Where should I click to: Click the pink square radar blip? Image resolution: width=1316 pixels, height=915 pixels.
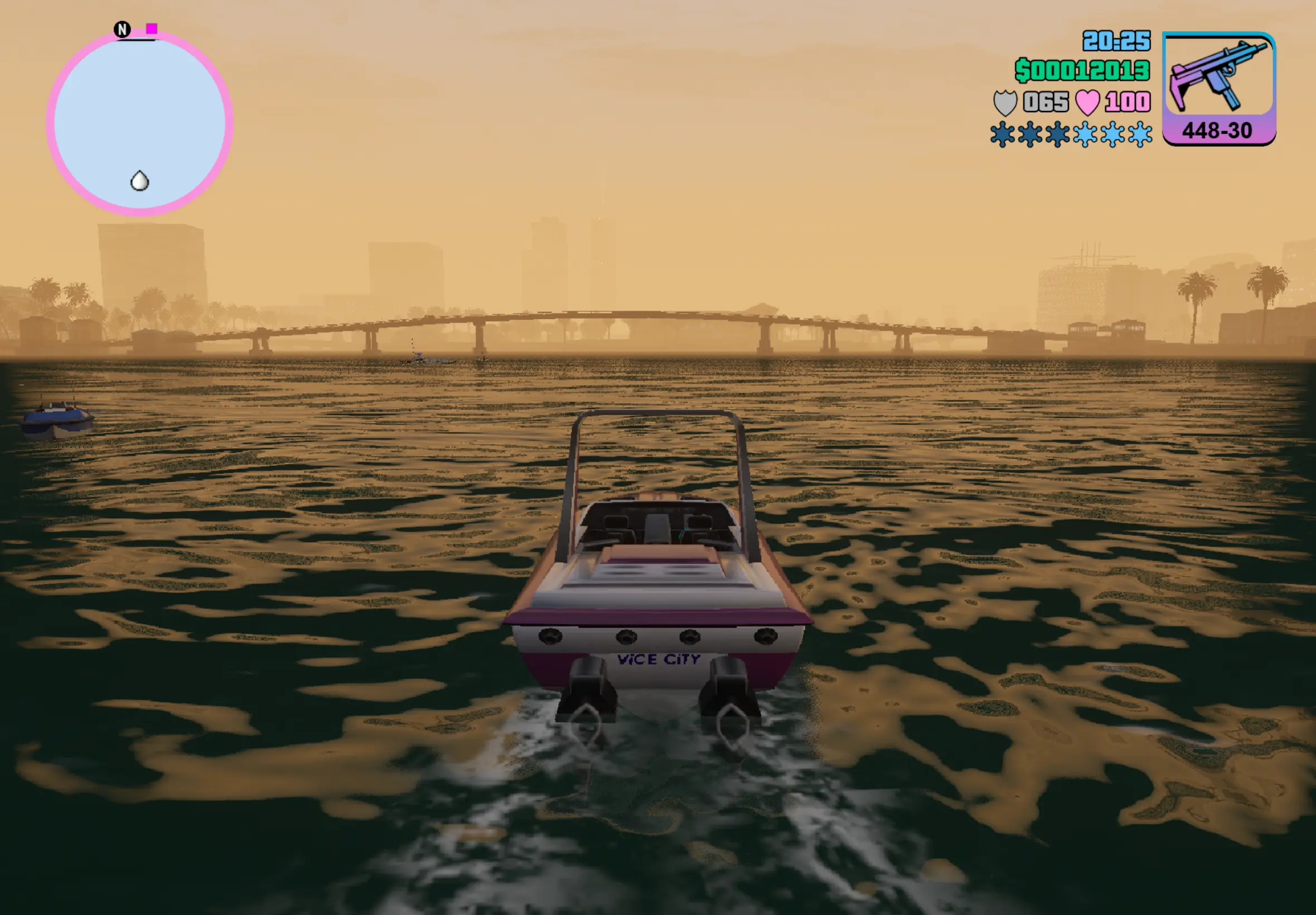(x=151, y=28)
